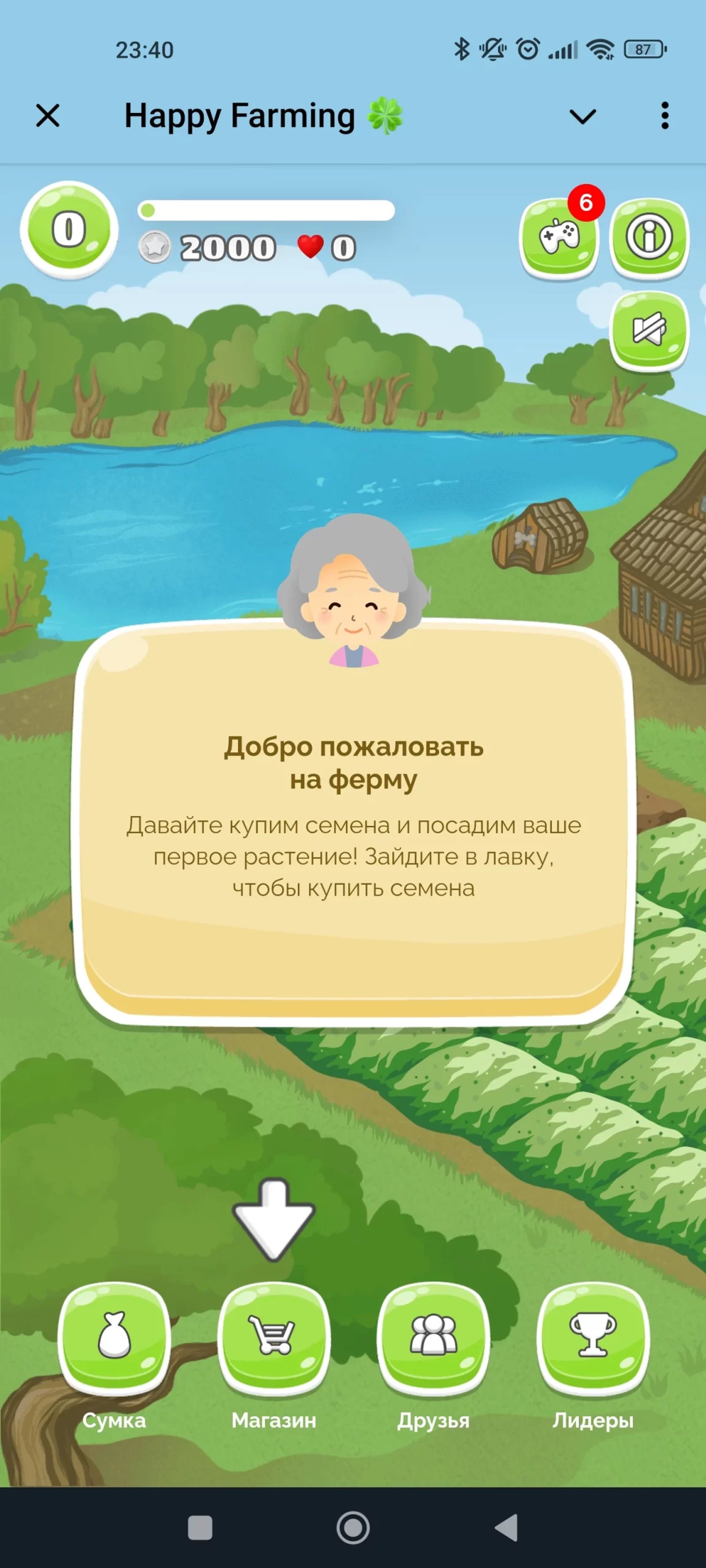
Task: Open the gamepad games icon with notification badge
Action: tap(561, 238)
